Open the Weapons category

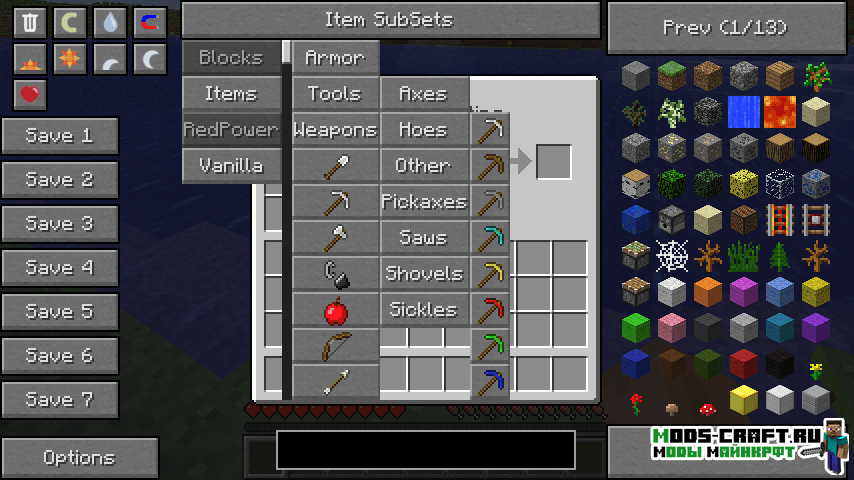point(335,130)
